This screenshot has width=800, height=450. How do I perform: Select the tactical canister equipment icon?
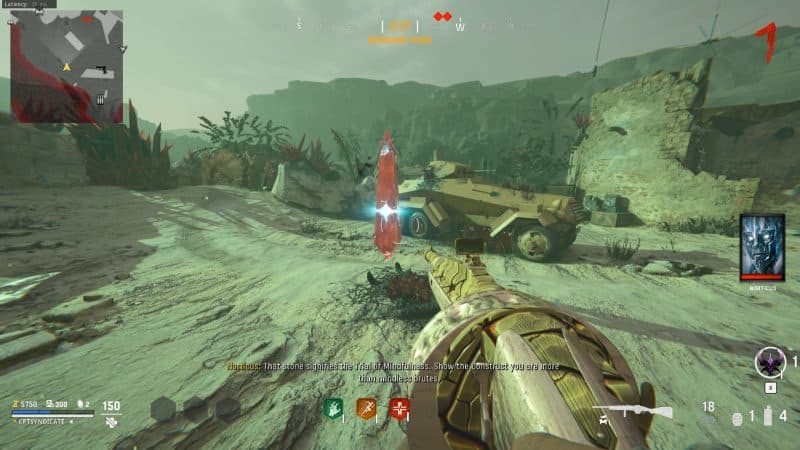(769, 416)
